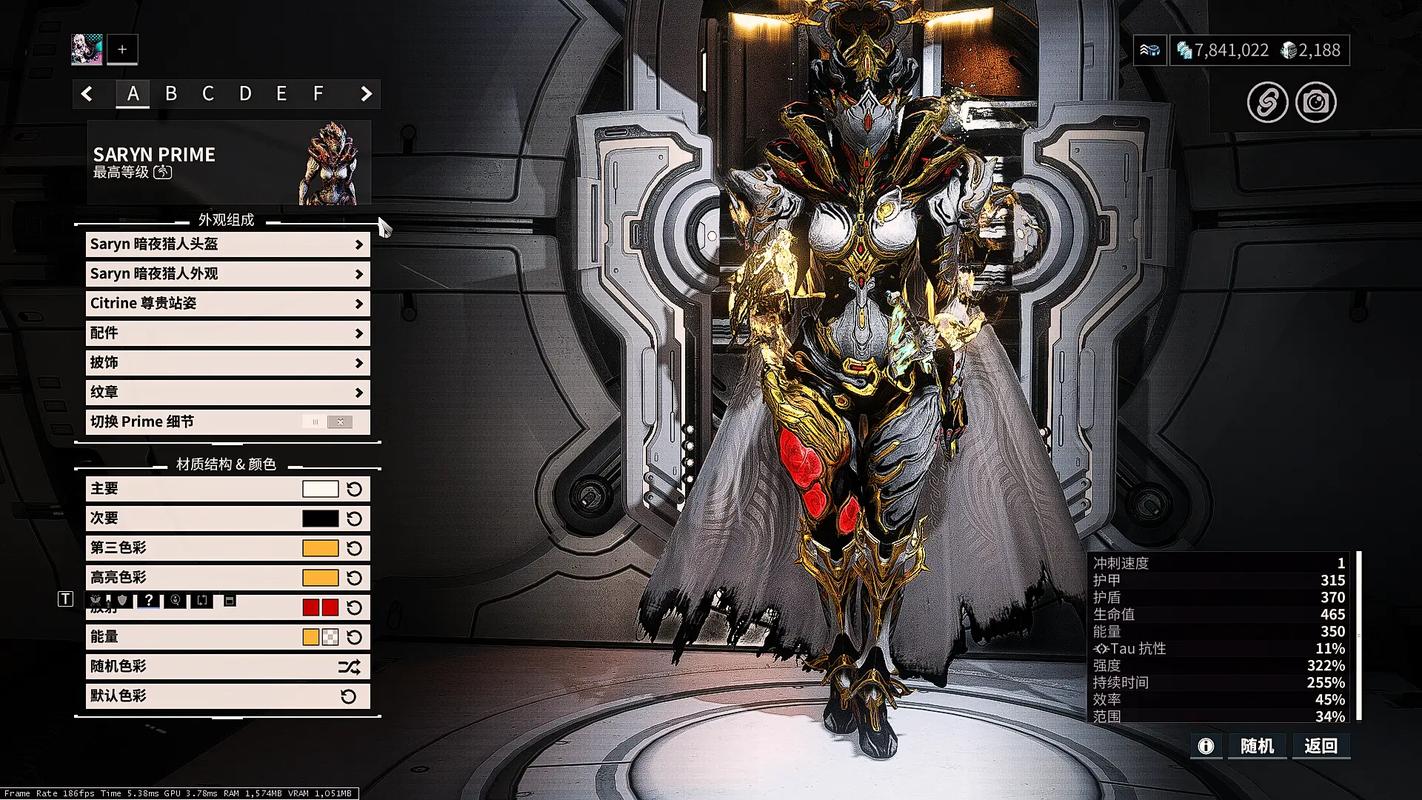Toggle 切换 Prime 细节 switch

click(328, 422)
